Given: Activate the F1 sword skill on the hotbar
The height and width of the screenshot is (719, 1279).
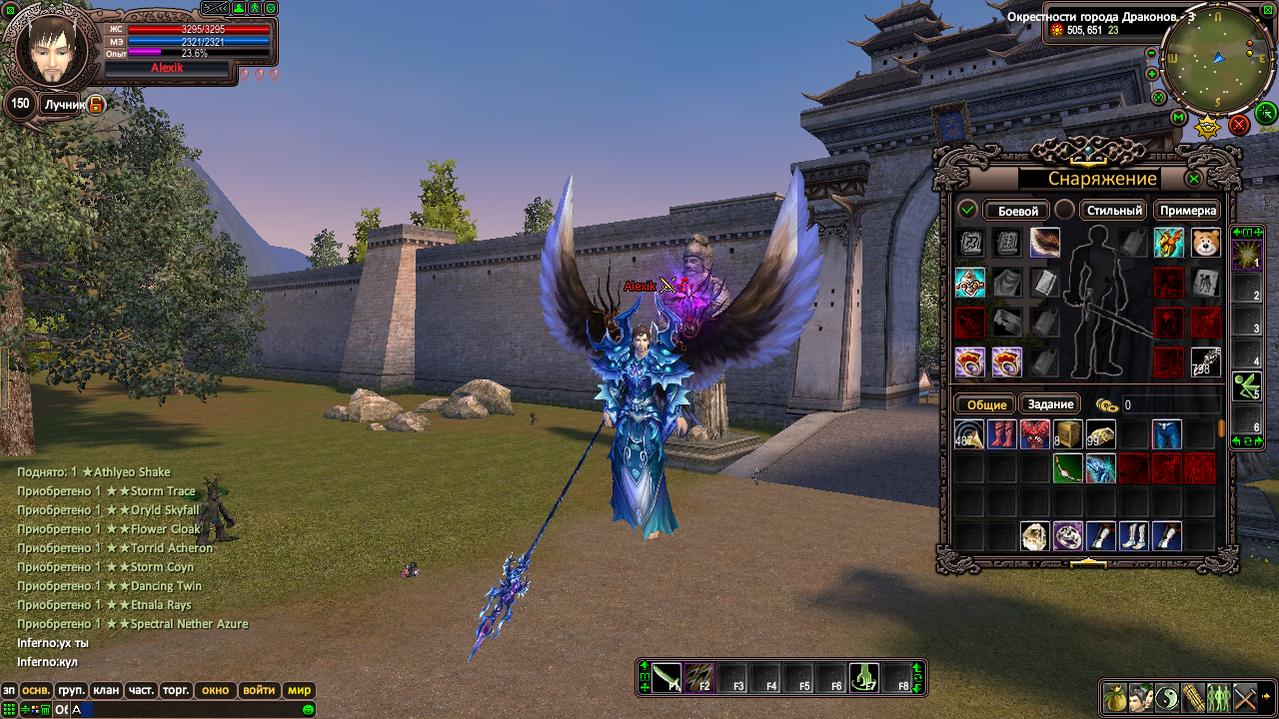Looking at the screenshot, I should point(668,677).
